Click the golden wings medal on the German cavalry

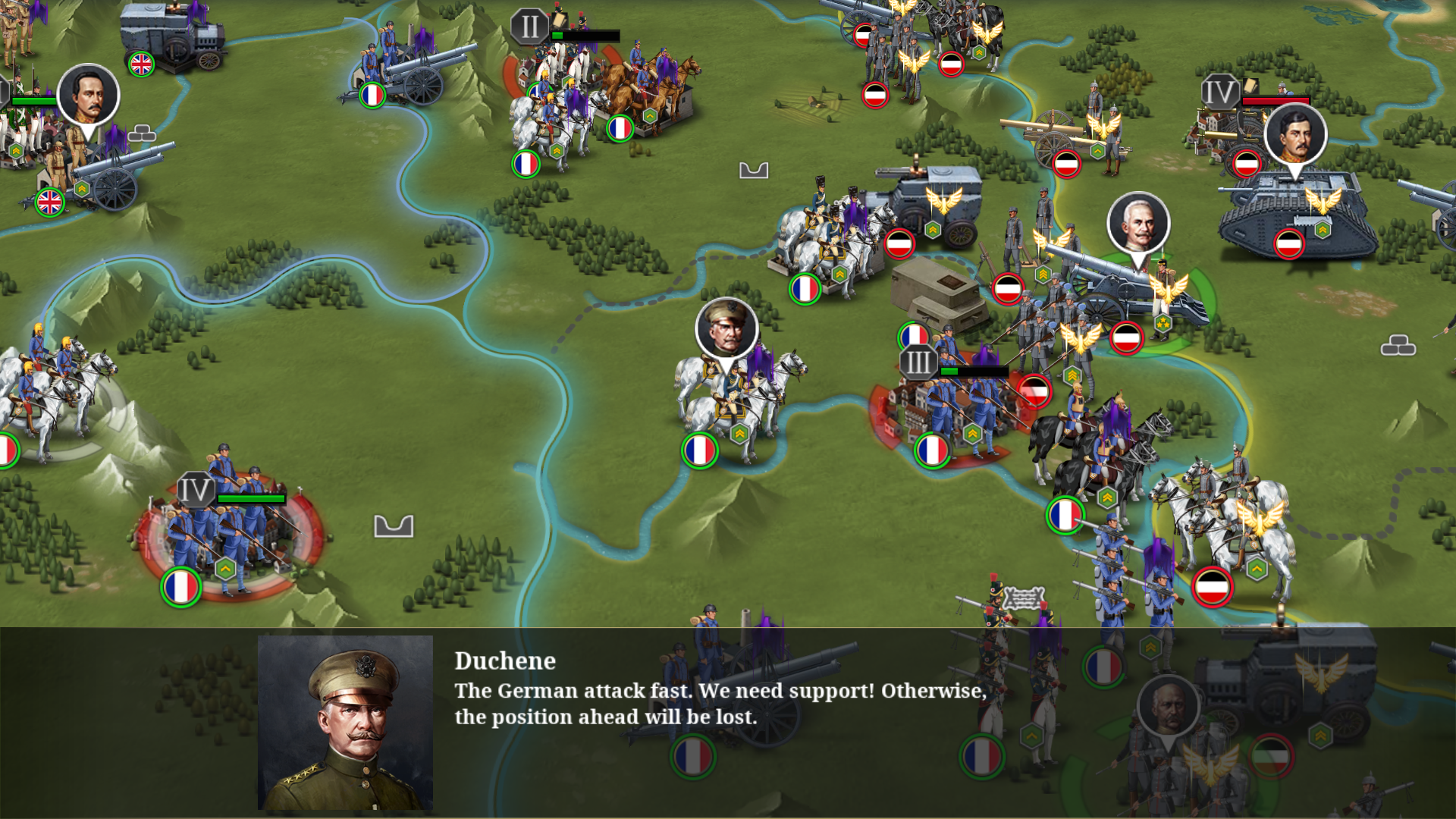pyautogui.click(x=1261, y=519)
